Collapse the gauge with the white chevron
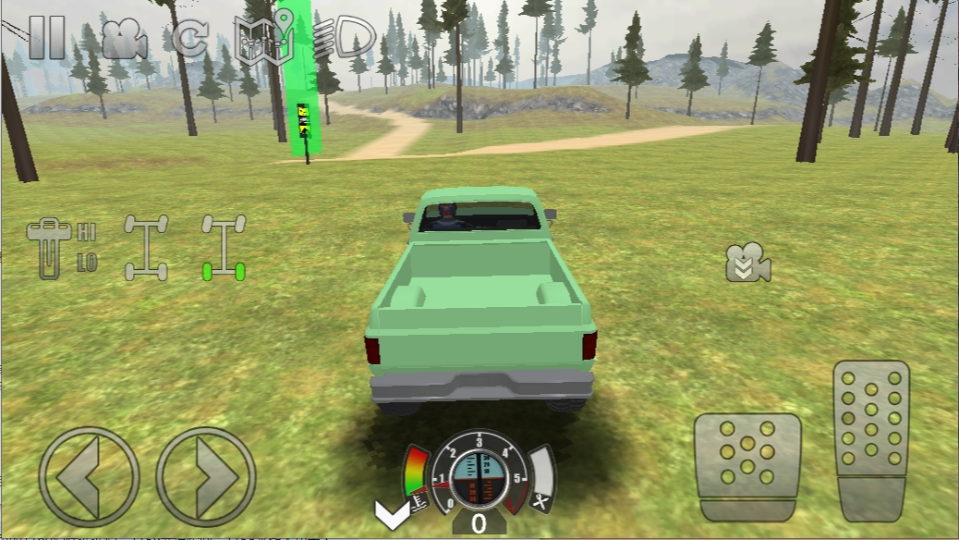959x540 pixels. pos(390,515)
